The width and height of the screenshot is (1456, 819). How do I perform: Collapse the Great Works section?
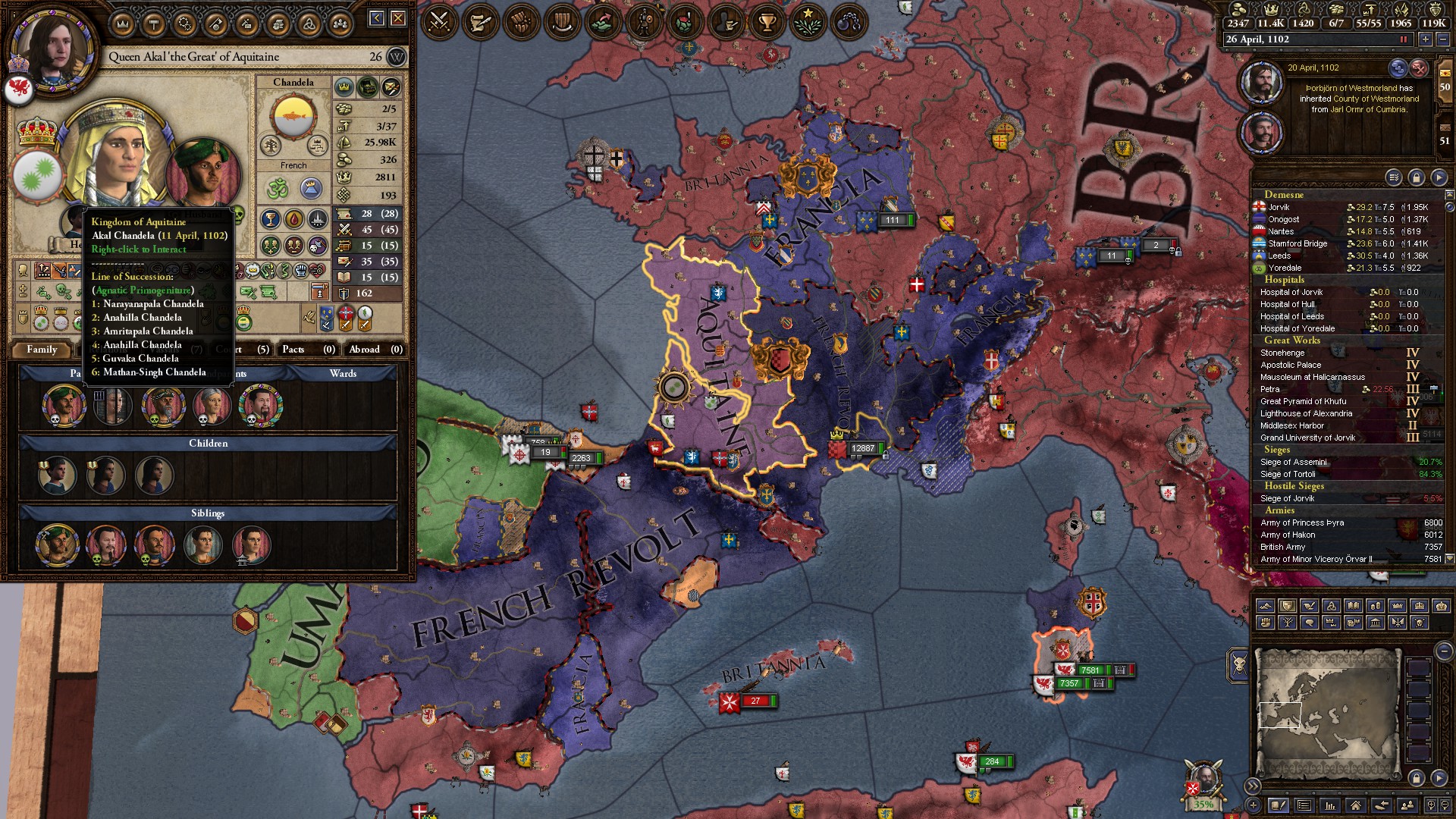[1291, 340]
